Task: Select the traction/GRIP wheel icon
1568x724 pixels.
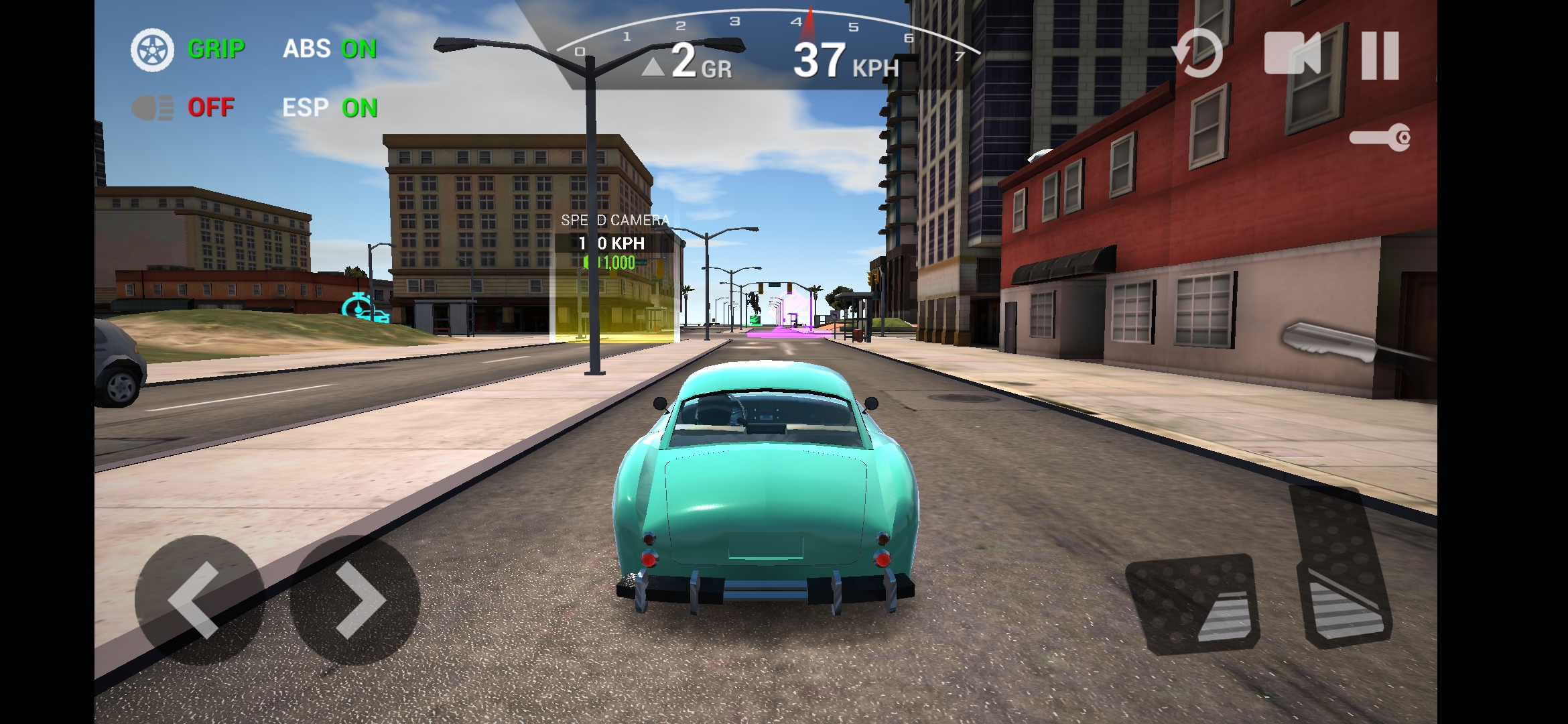Action: pos(153,49)
